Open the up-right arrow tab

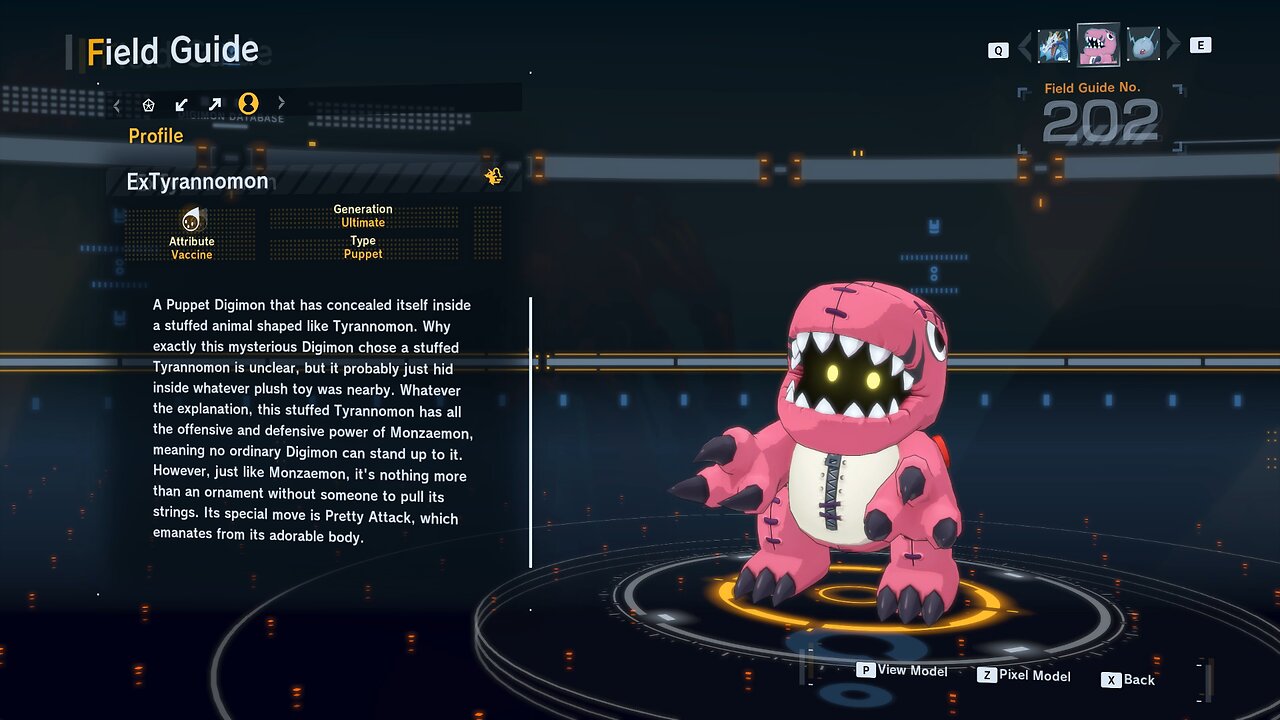[214, 104]
